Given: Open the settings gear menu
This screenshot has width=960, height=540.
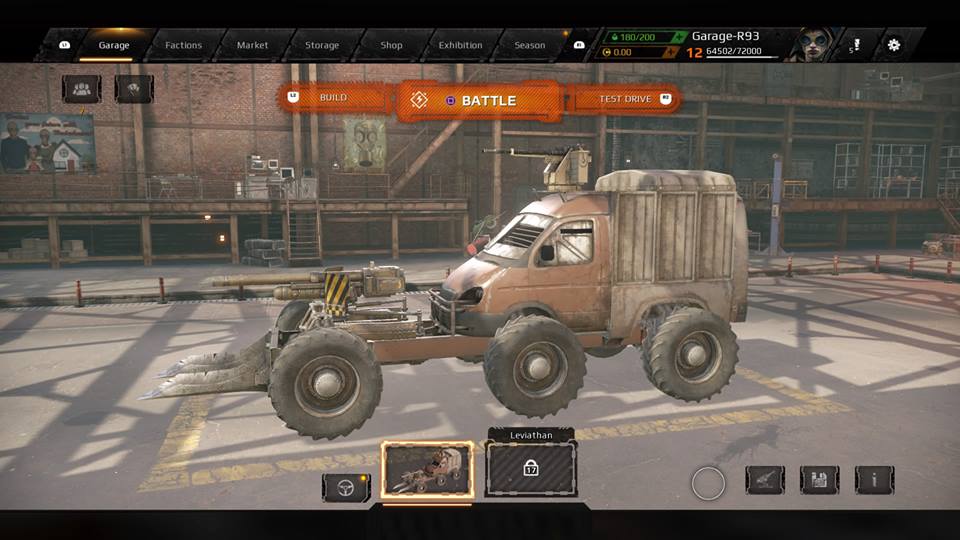Looking at the screenshot, I should (893, 45).
